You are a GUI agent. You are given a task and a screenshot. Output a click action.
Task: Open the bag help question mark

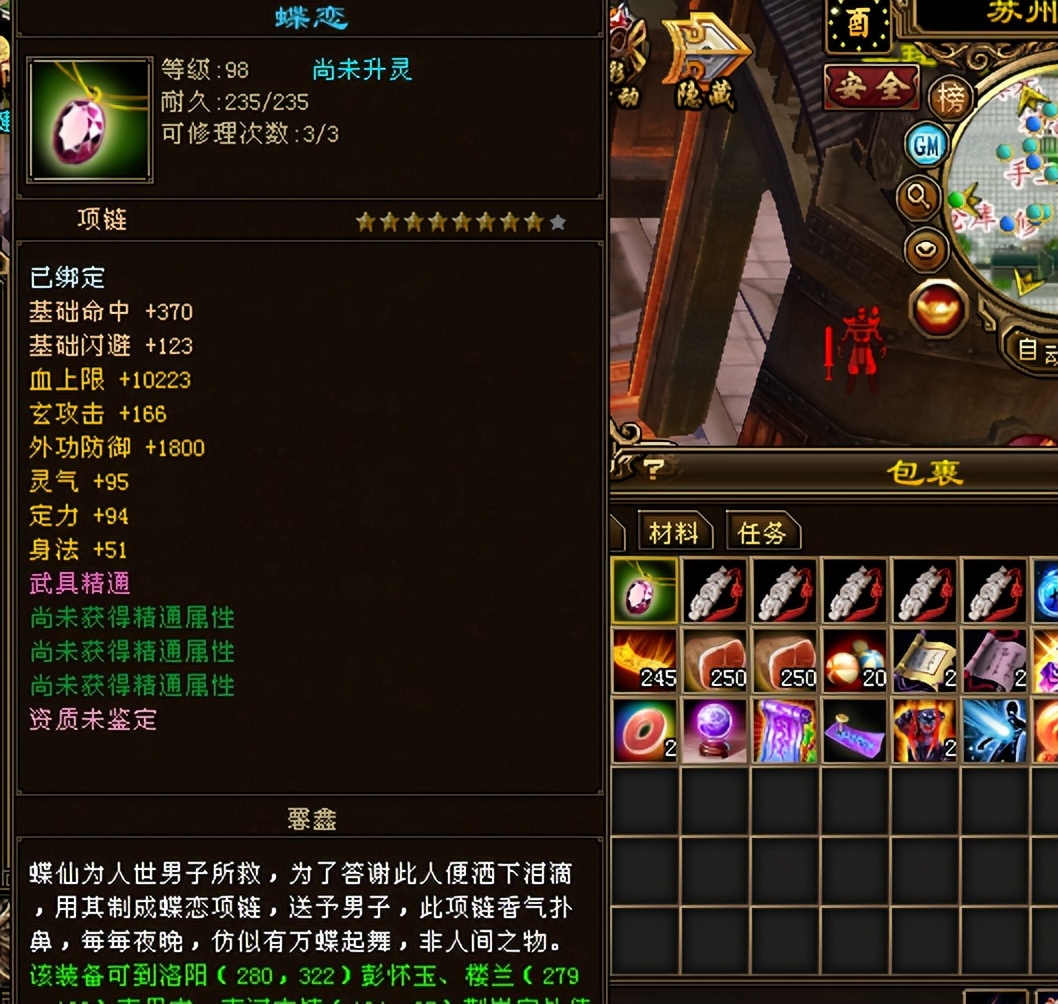coord(653,468)
